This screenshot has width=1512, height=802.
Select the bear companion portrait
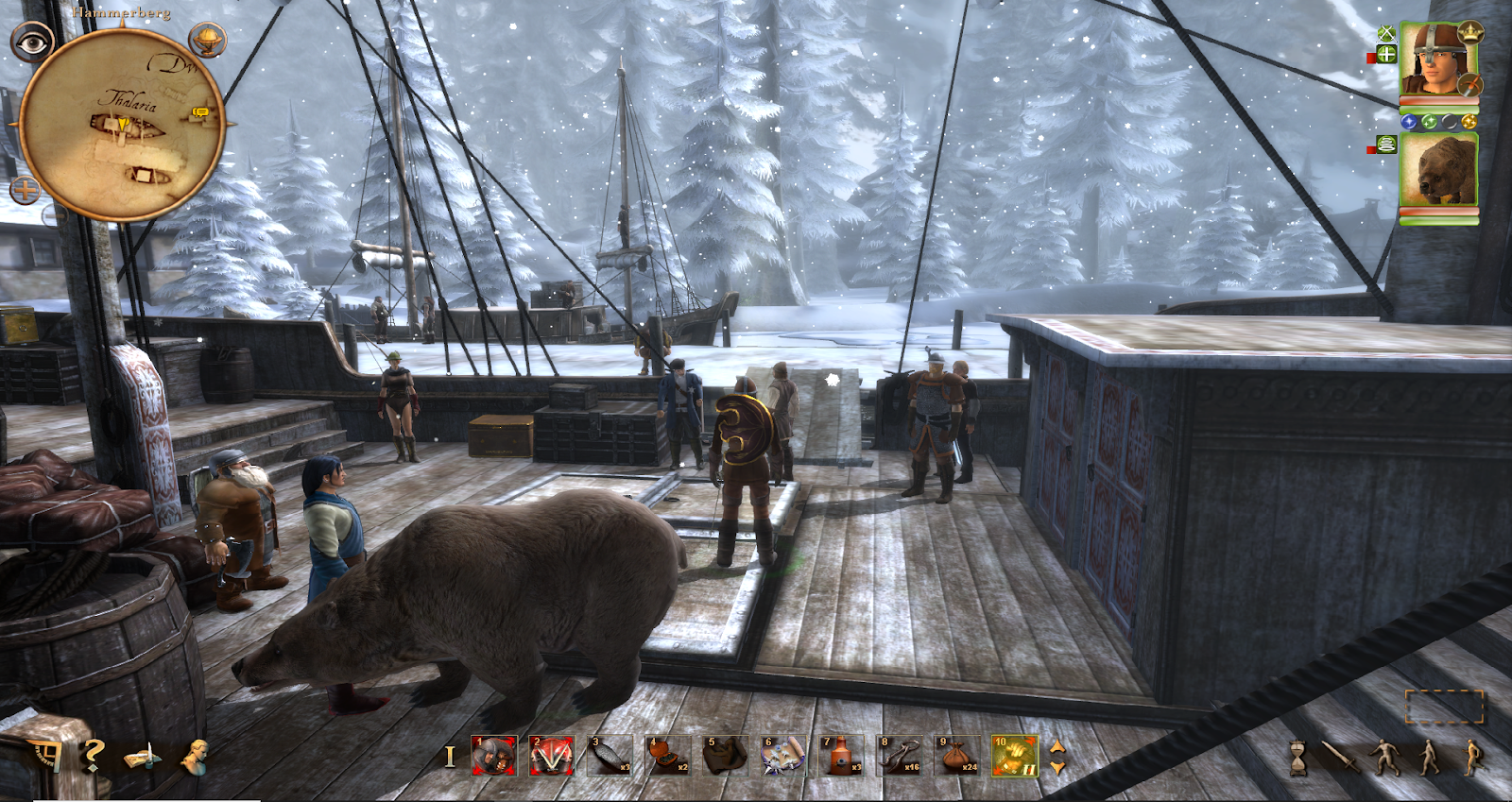tap(1438, 170)
